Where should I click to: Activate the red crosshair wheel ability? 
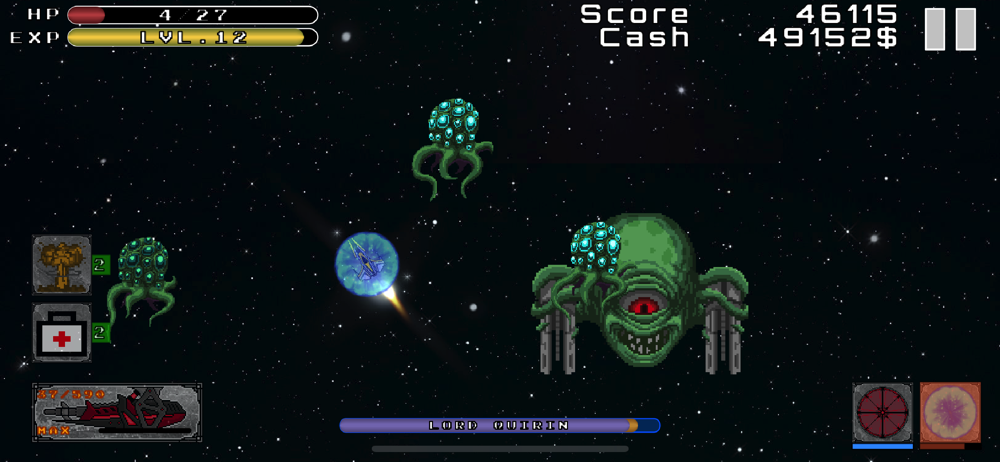882,411
